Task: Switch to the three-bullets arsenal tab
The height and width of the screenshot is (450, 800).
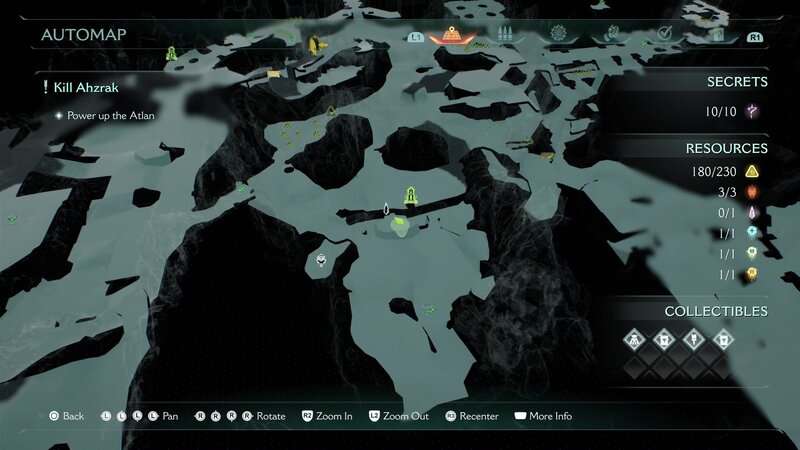Action: [505, 35]
